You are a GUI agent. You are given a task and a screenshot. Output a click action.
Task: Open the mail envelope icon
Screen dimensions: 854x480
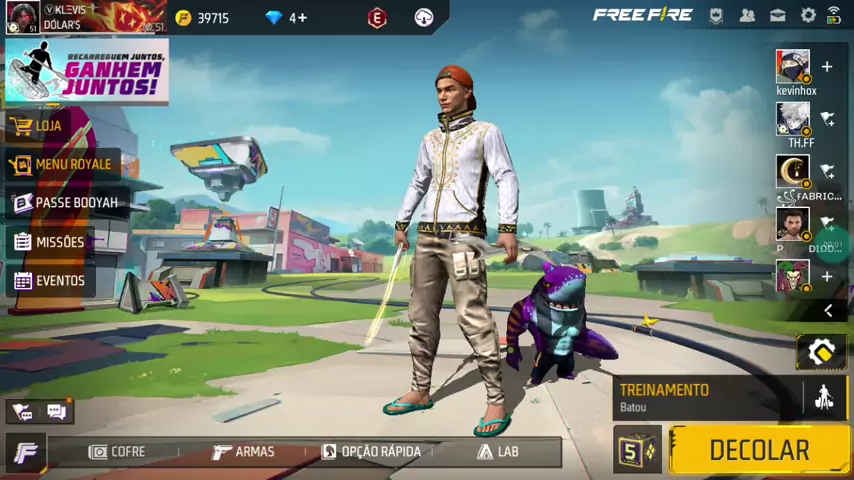click(x=777, y=15)
